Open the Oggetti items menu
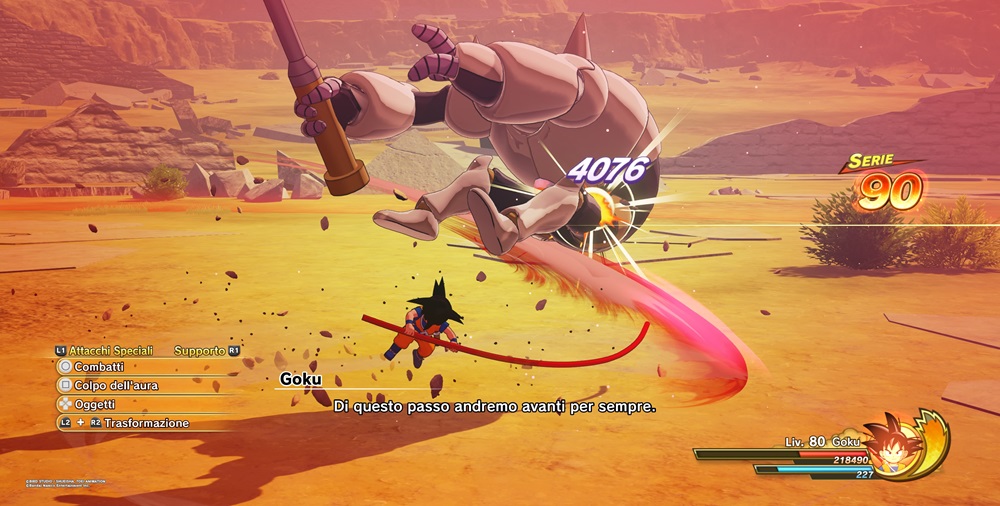The width and height of the screenshot is (1000, 506). click(95, 404)
